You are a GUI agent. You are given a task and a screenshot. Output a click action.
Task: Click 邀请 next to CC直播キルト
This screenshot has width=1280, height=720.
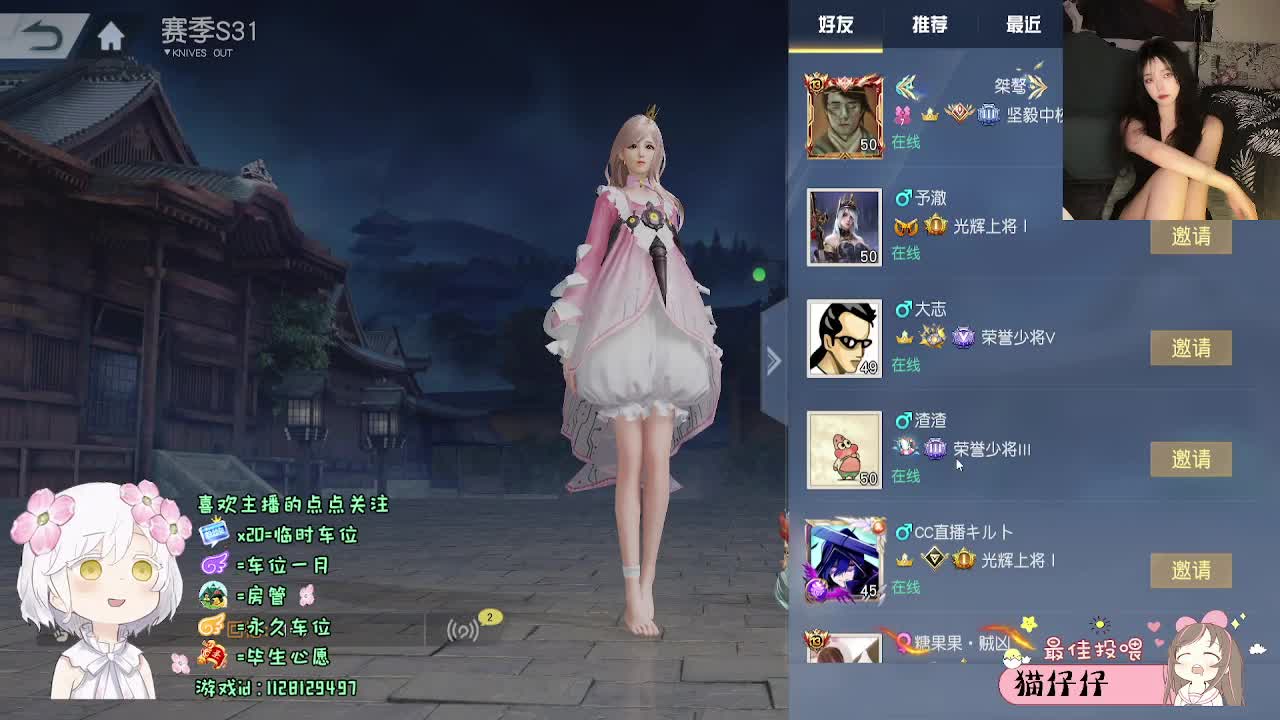(1191, 570)
